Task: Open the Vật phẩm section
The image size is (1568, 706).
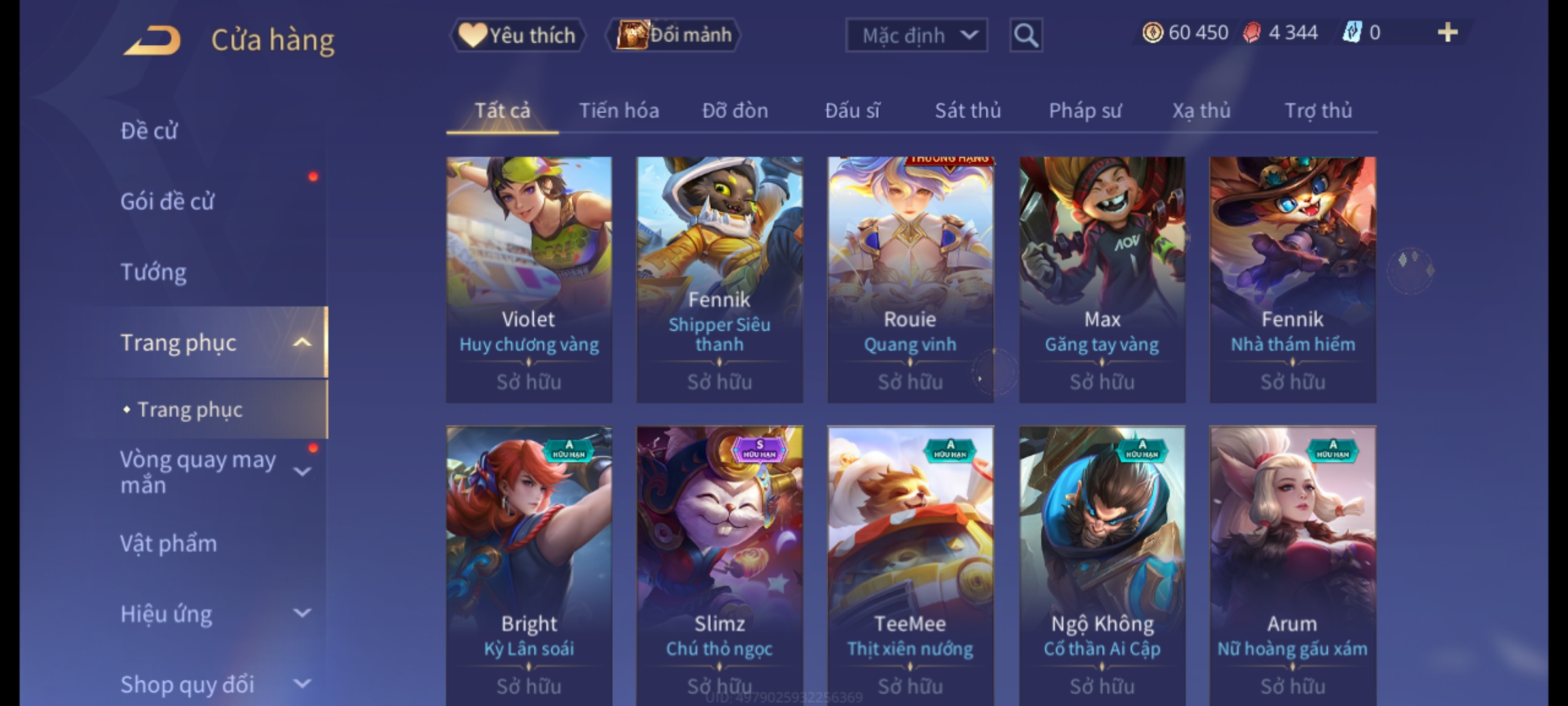Action: click(169, 544)
